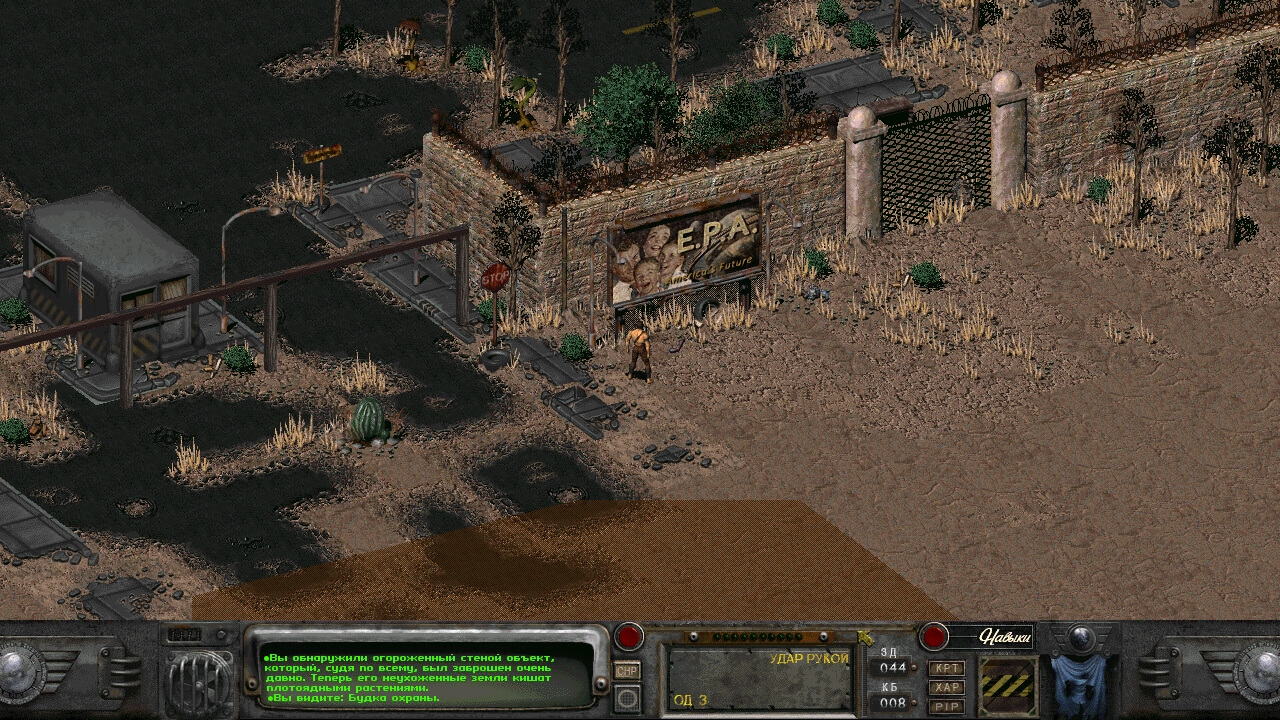
Task: Open the inventory with the СНР button
Action: [627, 671]
